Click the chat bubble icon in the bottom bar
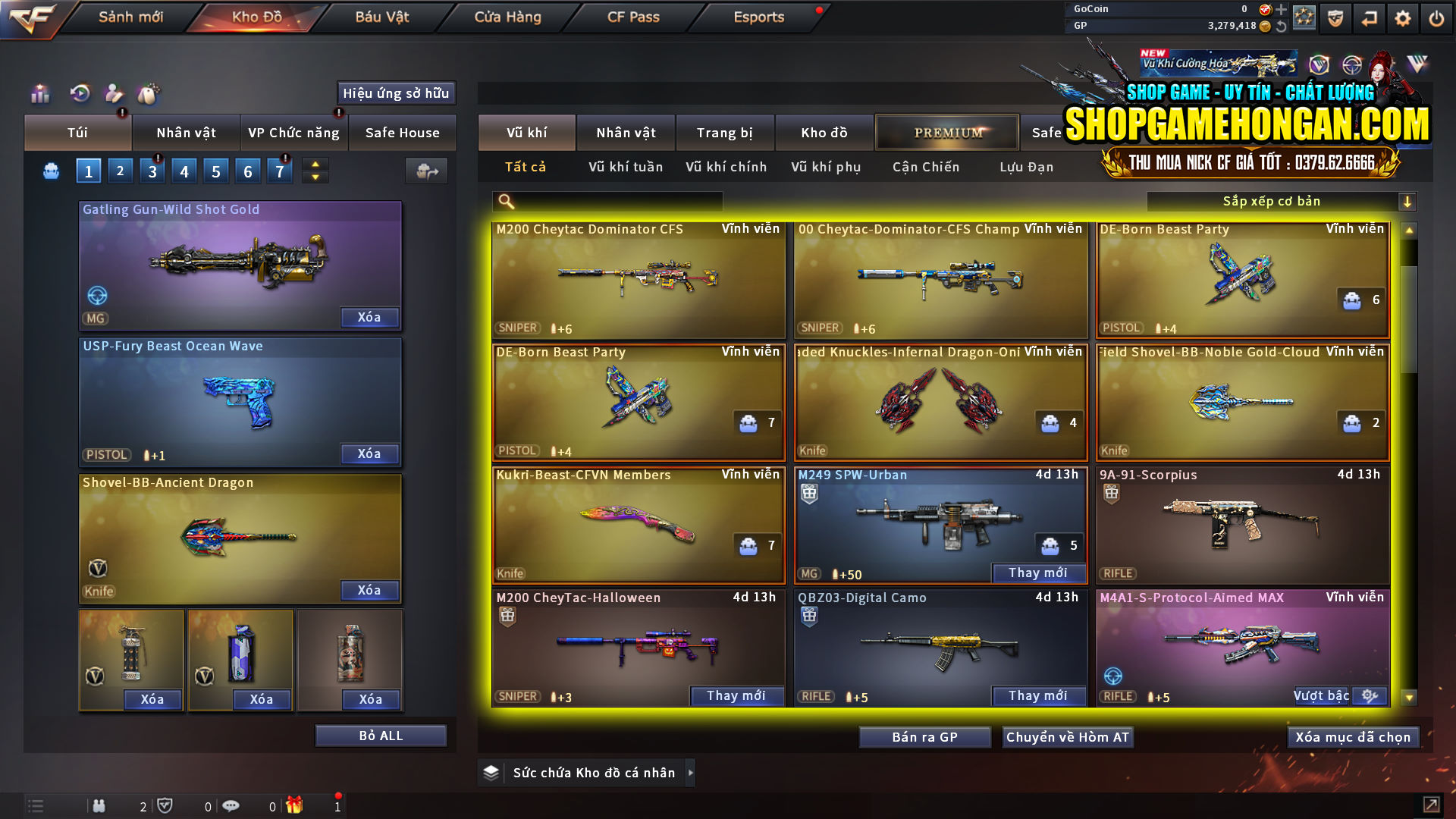 pyautogui.click(x=231, y=805)
